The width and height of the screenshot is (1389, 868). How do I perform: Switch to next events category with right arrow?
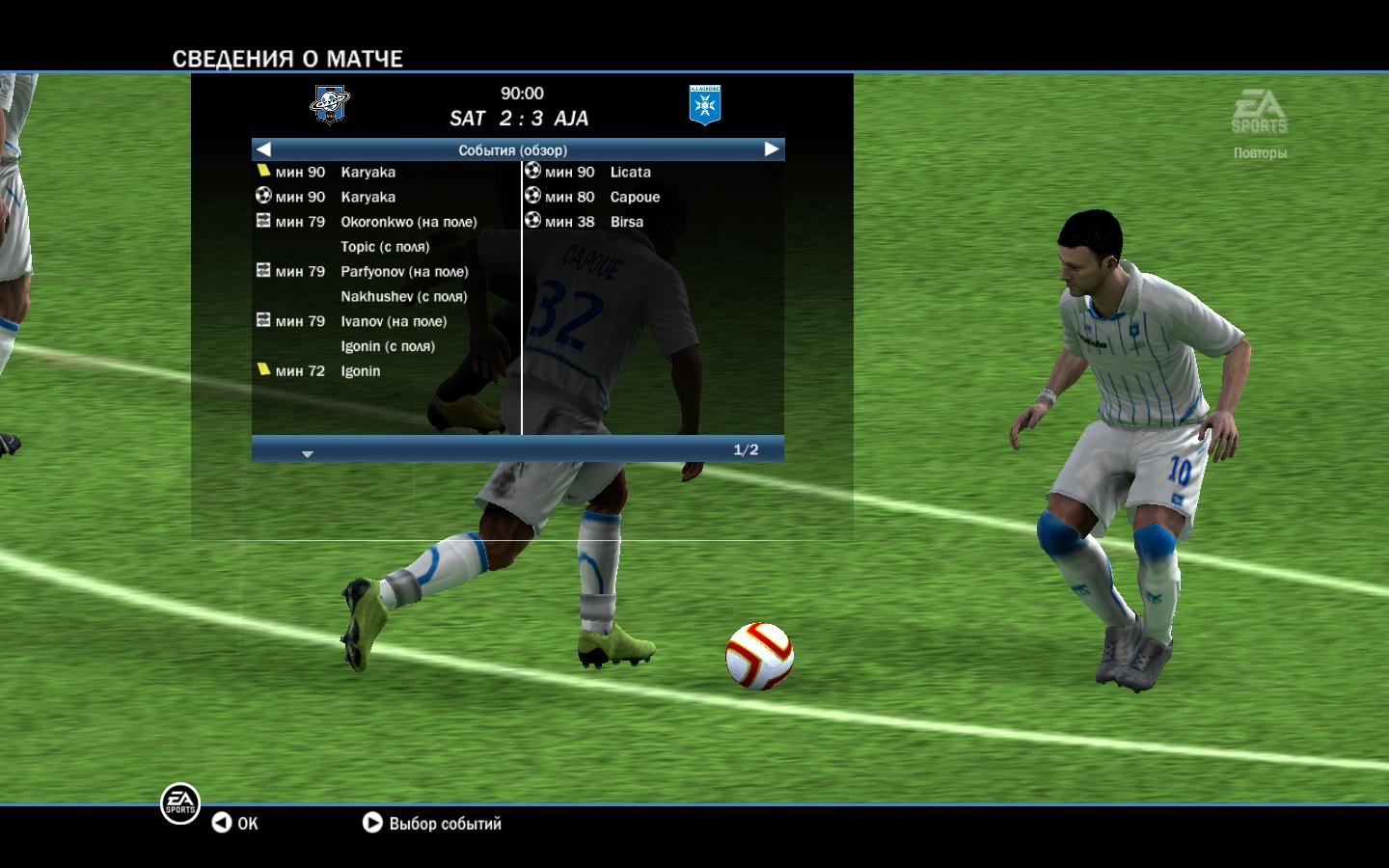point(771,149)
